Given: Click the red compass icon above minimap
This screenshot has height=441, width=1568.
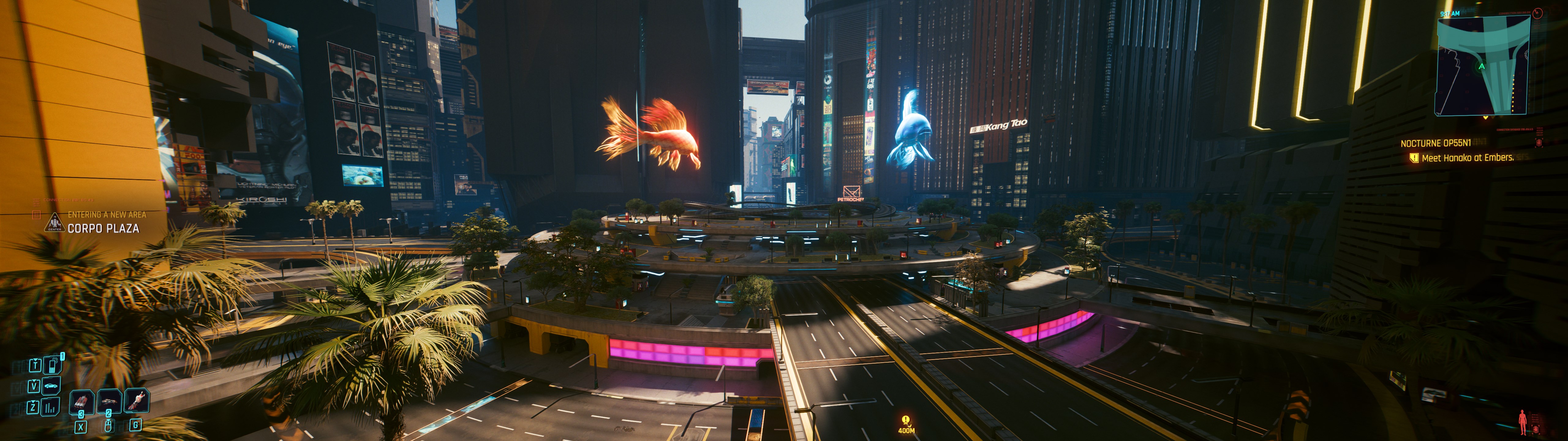Looking at the screenshot, I should 1538,13.
